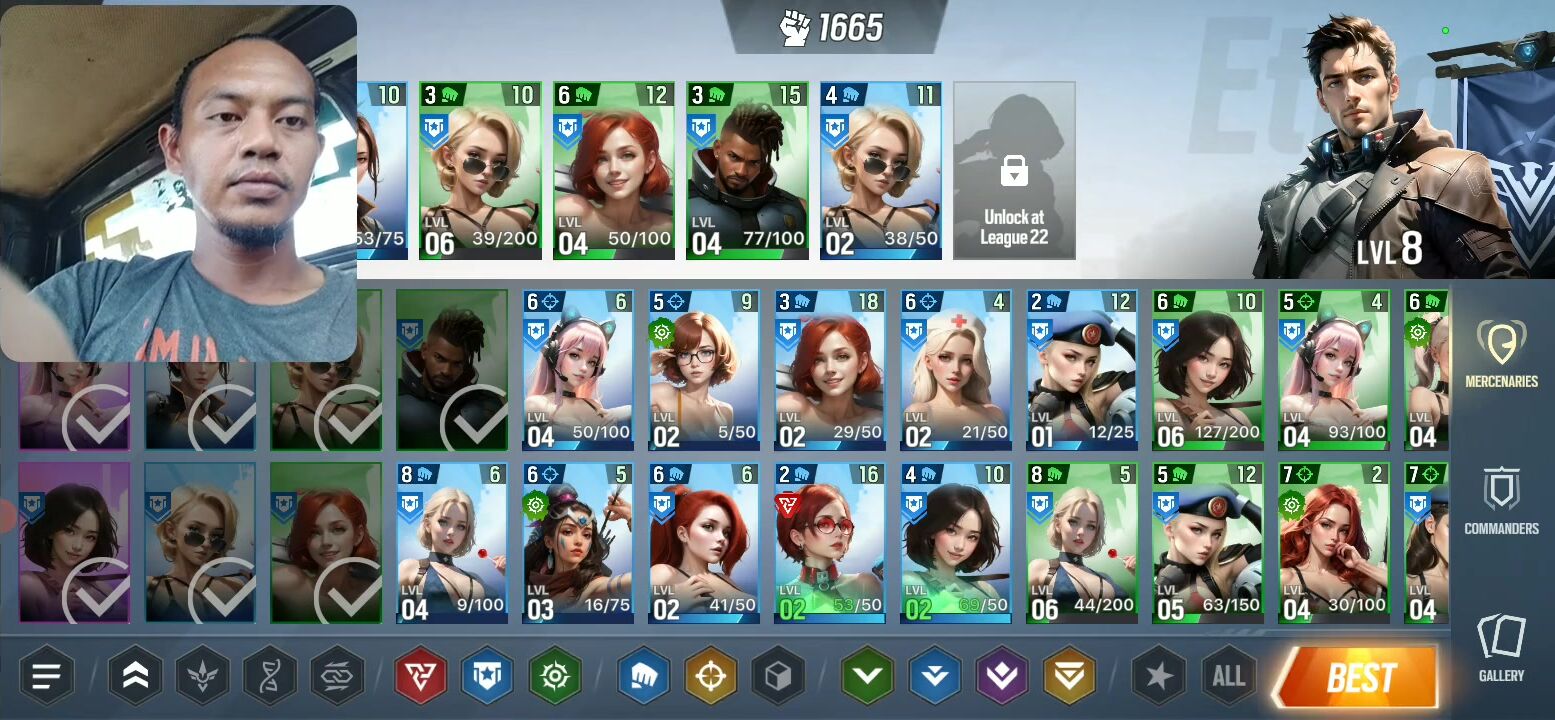Viewport: 1555px width, 720px height.
Task: Filter by green chevron rarity
Action: coord(866,677)
